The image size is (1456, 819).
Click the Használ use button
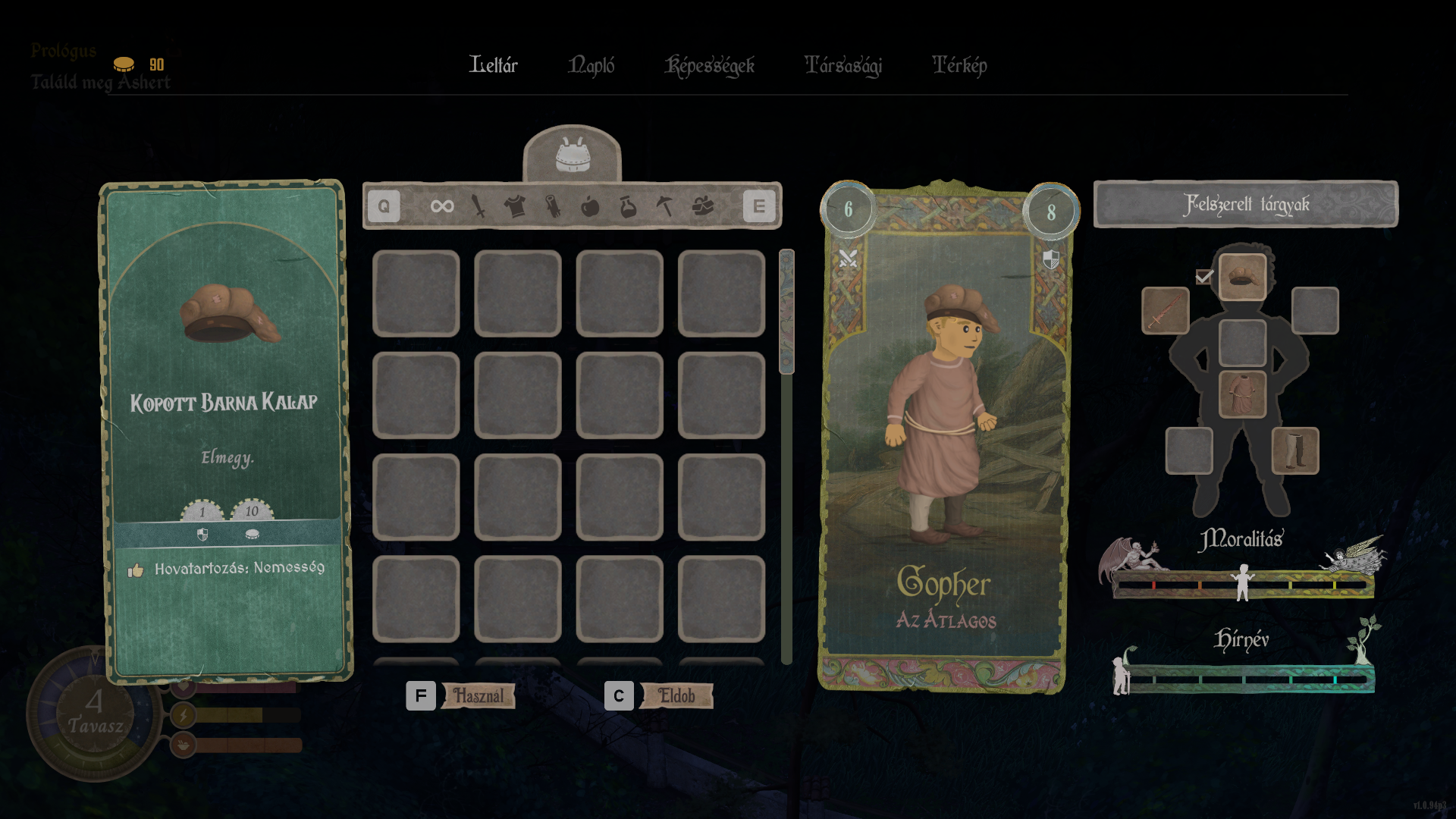[x=478, y=695]
